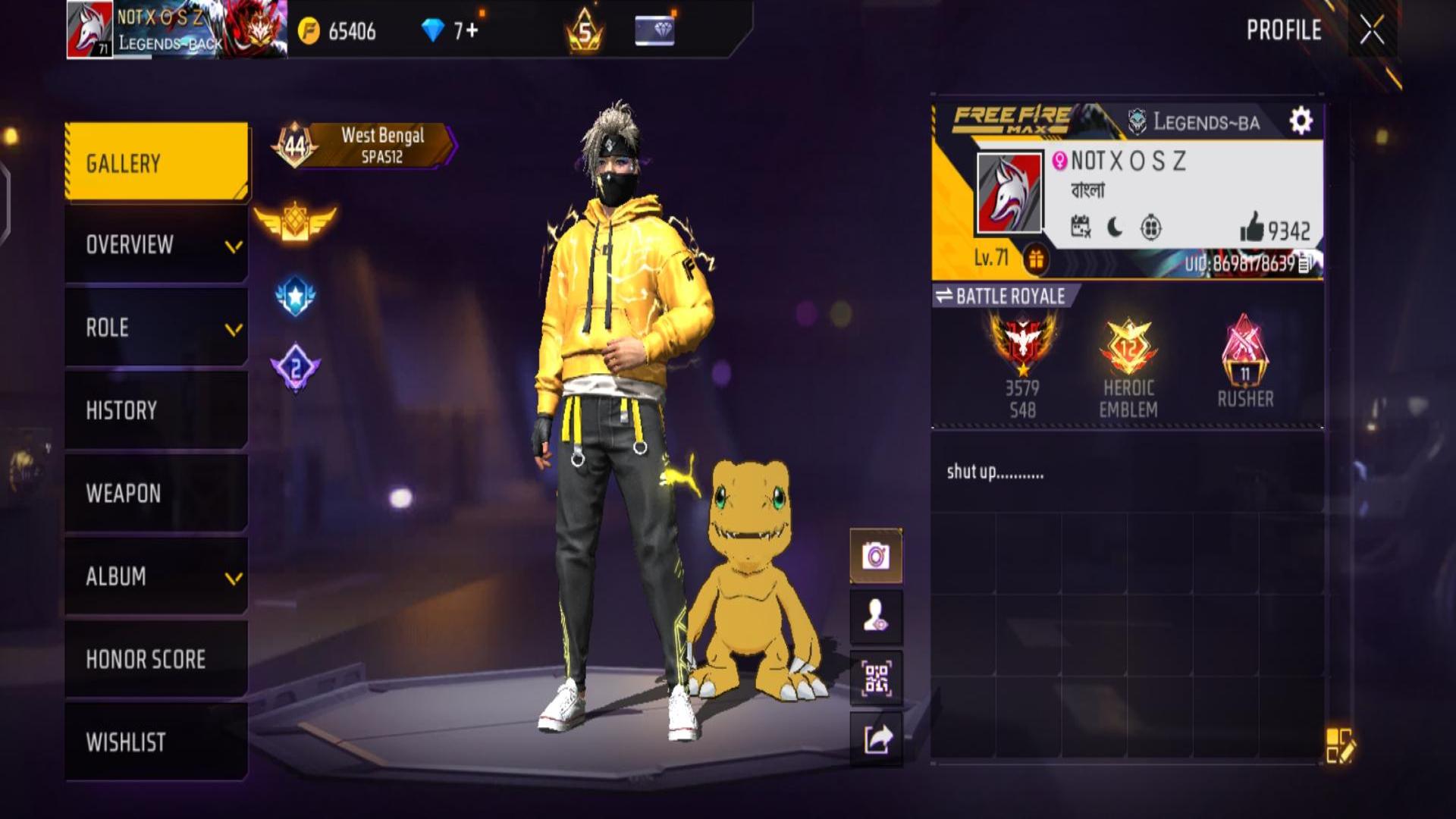View the Honor Score page
1456x819 pixels.
tap(156, 659)
